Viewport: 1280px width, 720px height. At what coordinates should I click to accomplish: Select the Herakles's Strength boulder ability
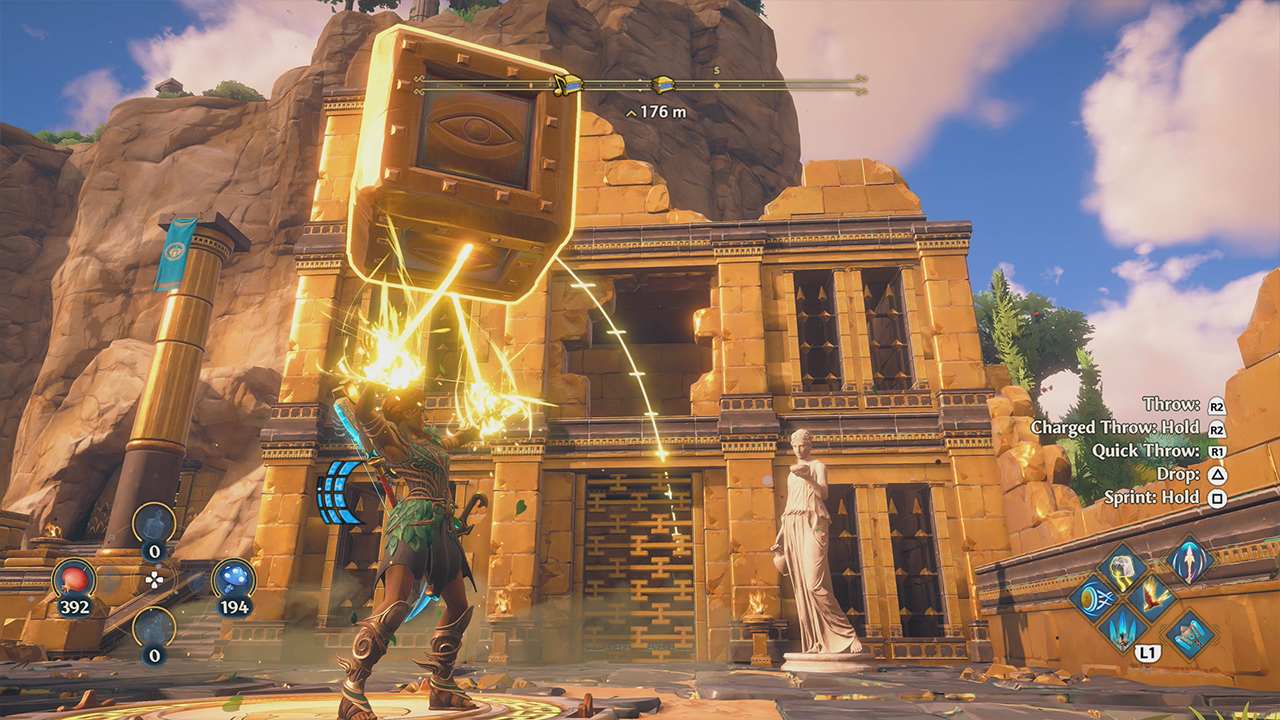[x=1121, y=569]
